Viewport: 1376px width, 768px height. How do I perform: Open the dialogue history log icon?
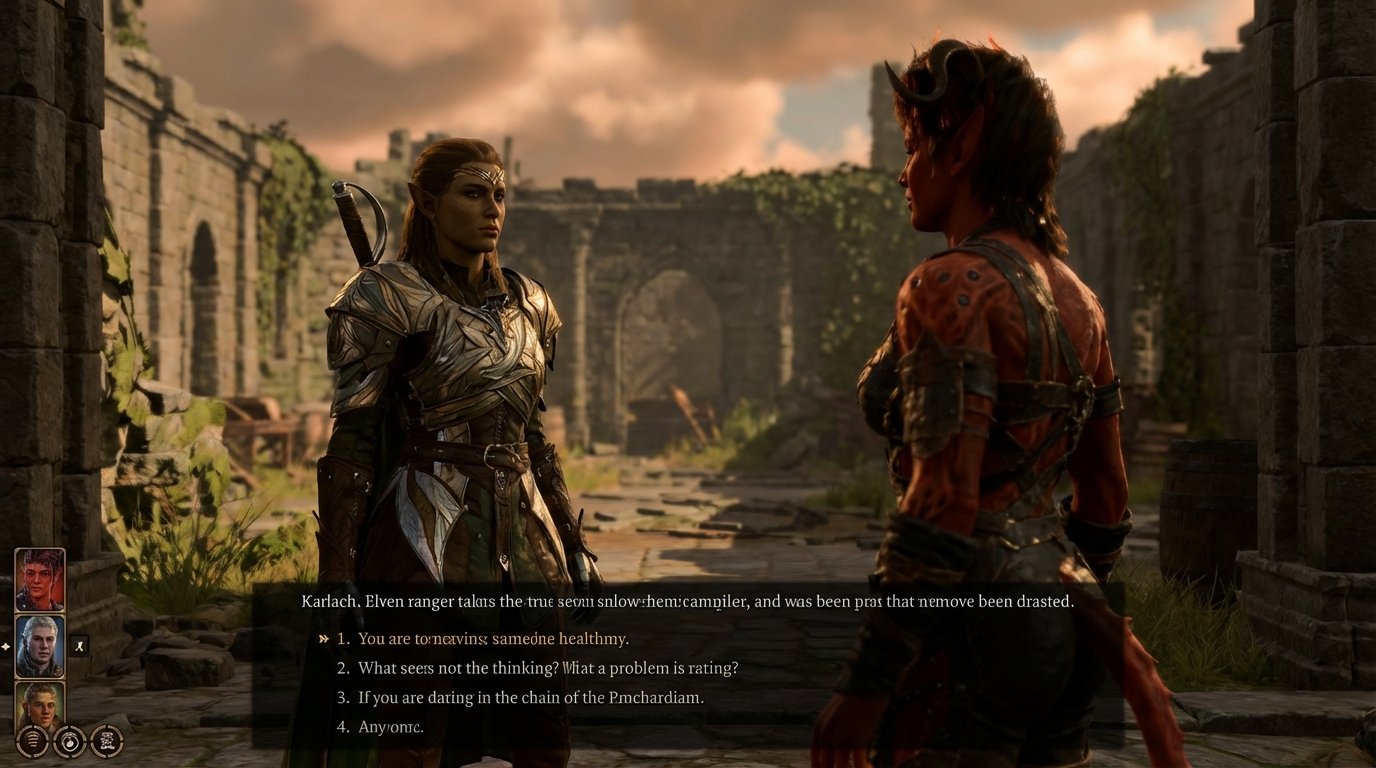click(30, 742)
